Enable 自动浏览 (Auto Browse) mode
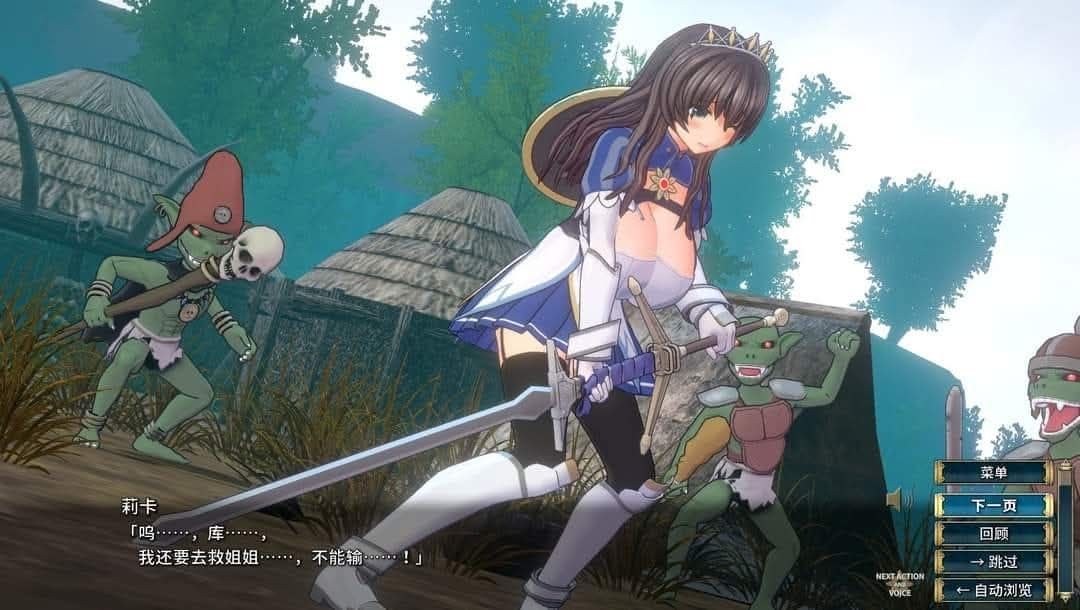 pos(993,591)
